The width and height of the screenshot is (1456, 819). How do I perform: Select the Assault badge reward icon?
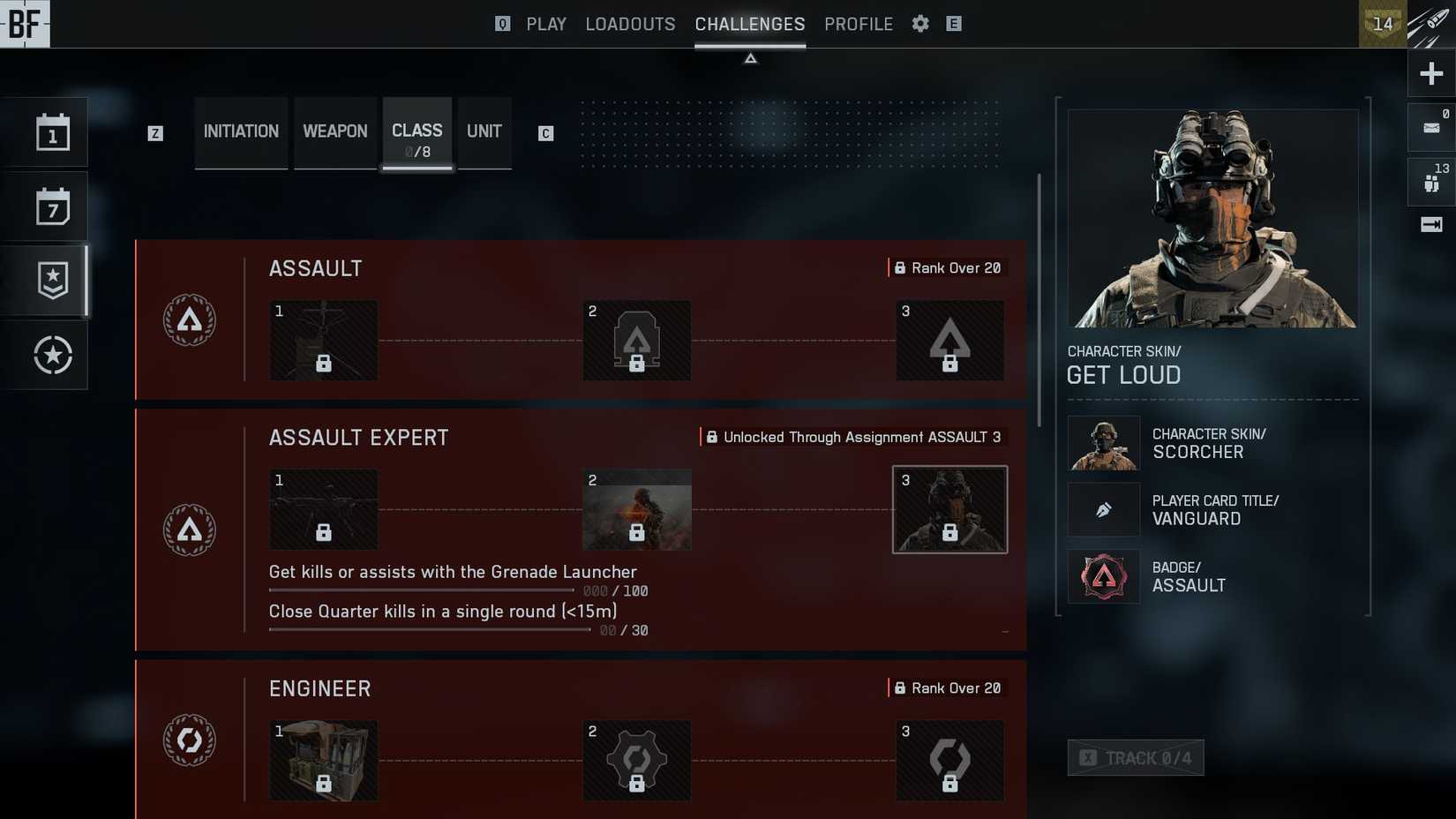pos(1103,576)
